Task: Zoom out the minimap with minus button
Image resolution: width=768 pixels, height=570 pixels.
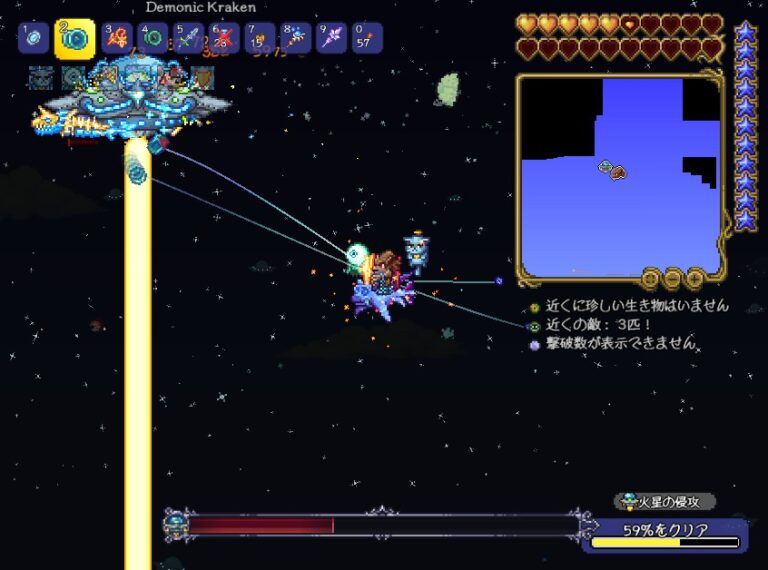Action: point(672,279)
